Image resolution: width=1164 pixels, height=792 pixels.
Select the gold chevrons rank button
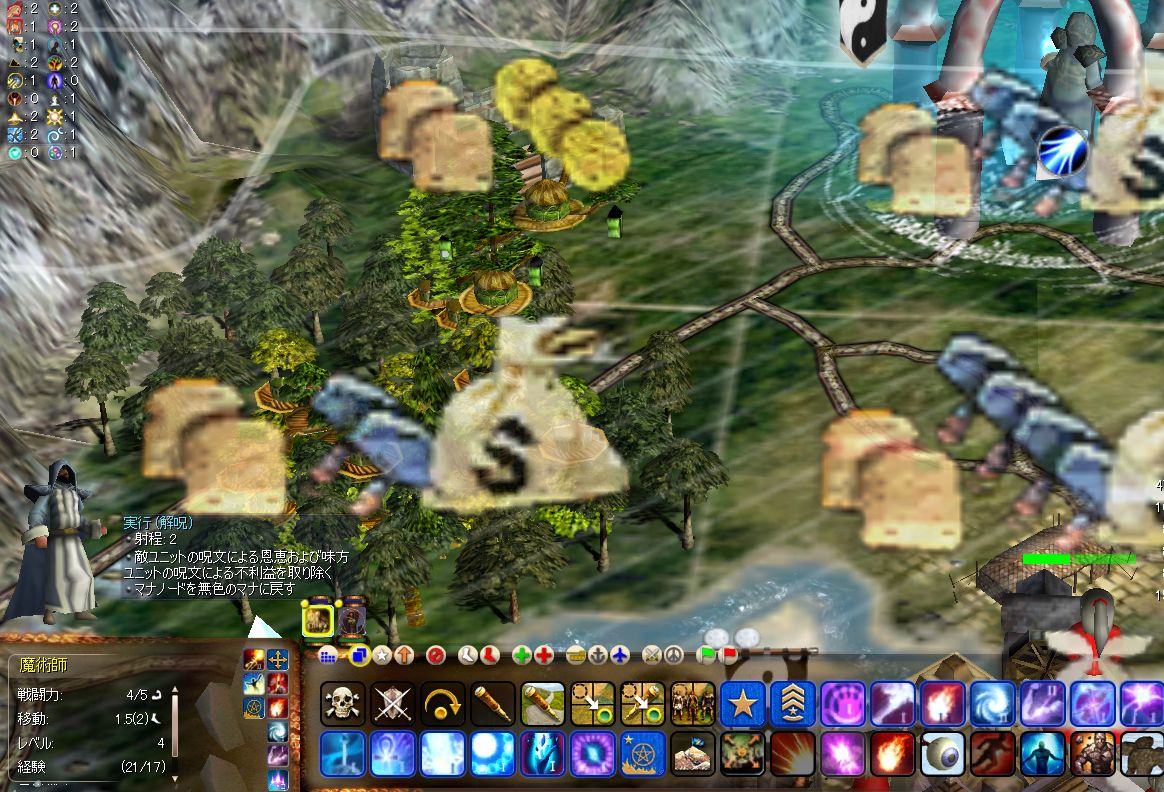point(793,704)
